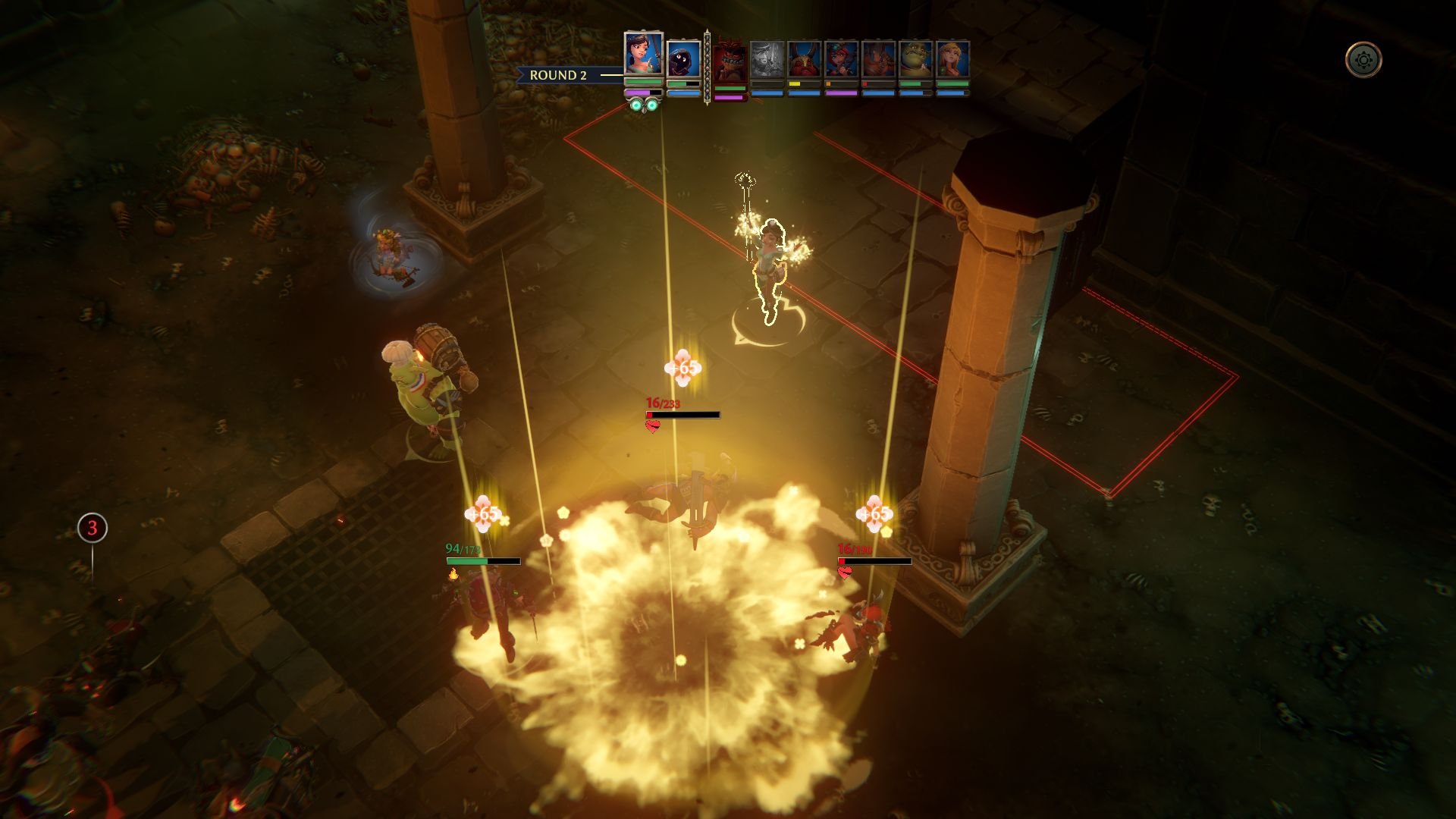Screen dimensions: 1456x819
Task: Click the red circled number 3 marker
Action: pos(93,528)
